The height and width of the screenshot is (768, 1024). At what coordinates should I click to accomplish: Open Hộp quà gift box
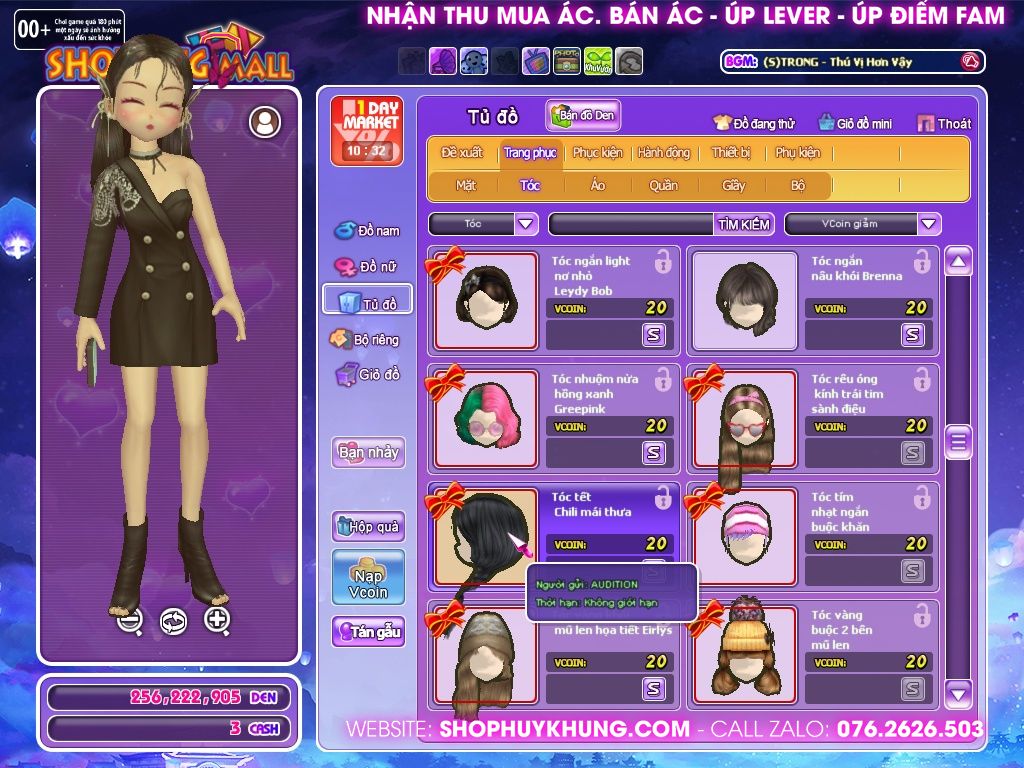click(x=368, y=526)
